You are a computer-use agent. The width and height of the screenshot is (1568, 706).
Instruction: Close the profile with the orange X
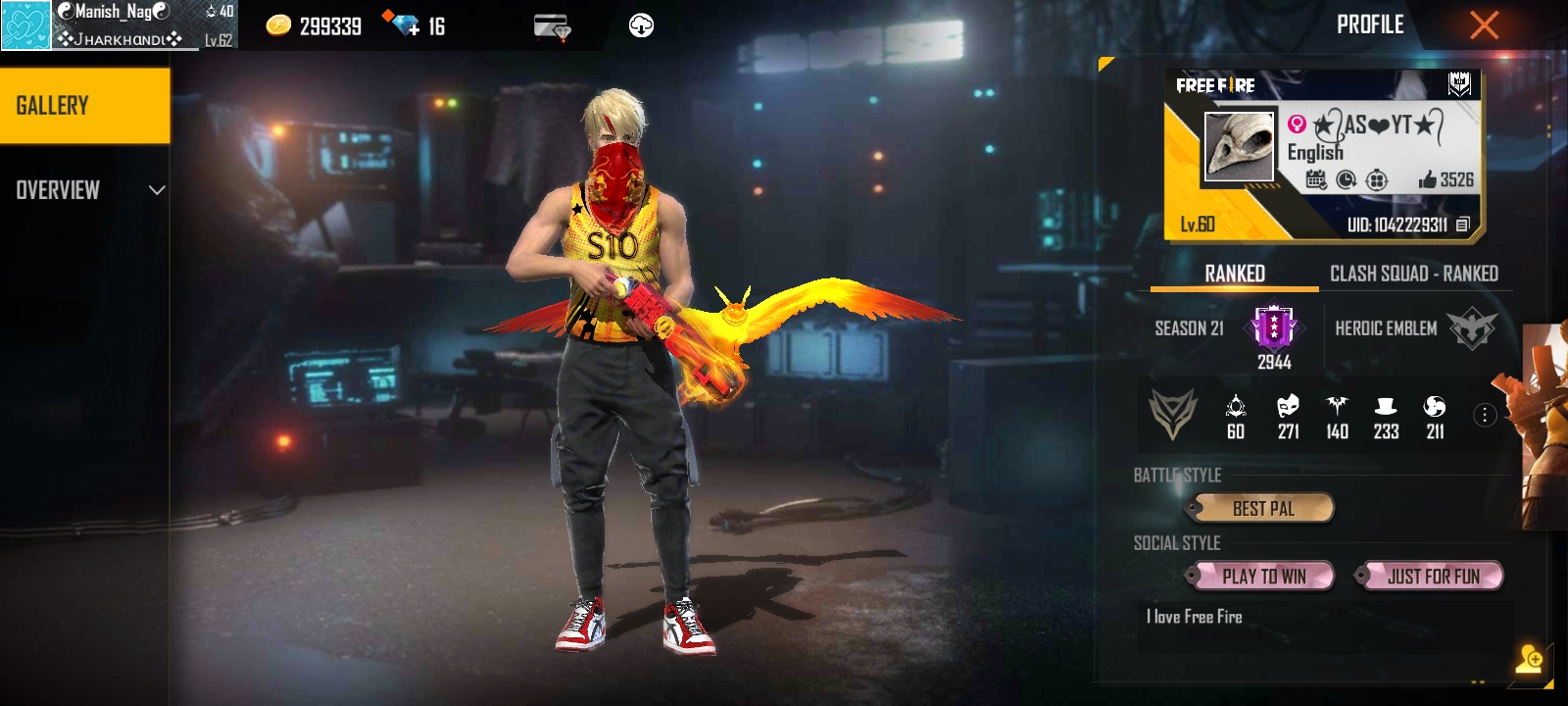click(x=1484, y=25)
